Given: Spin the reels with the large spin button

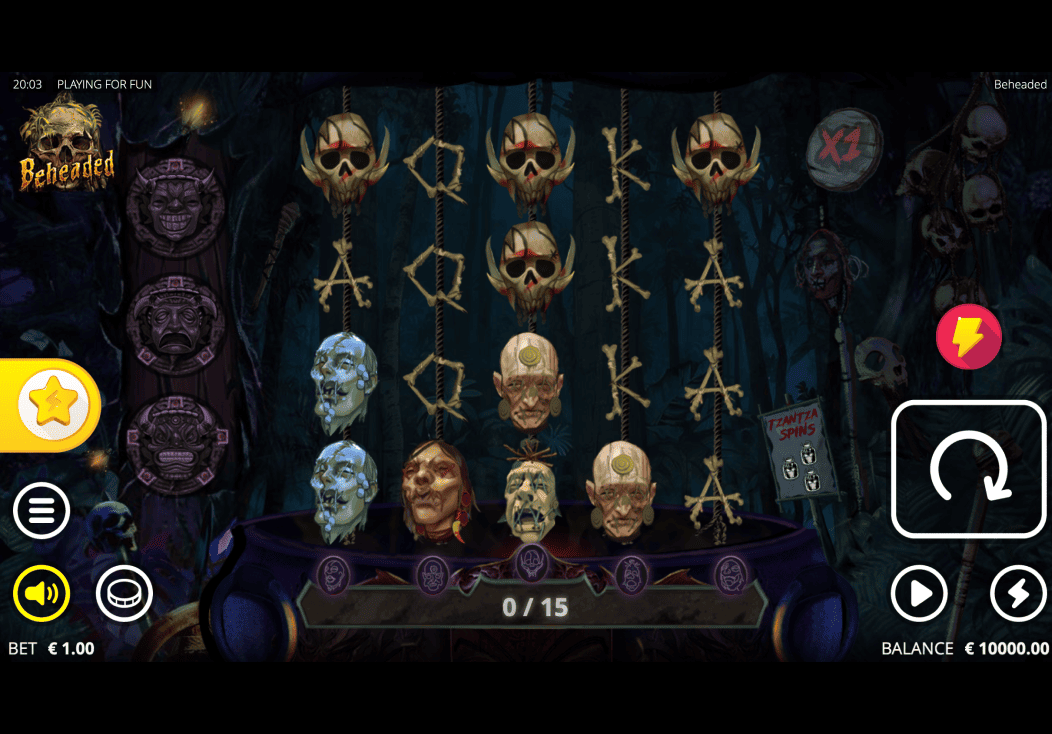Looking at the screenshot, I should [968, 469].
